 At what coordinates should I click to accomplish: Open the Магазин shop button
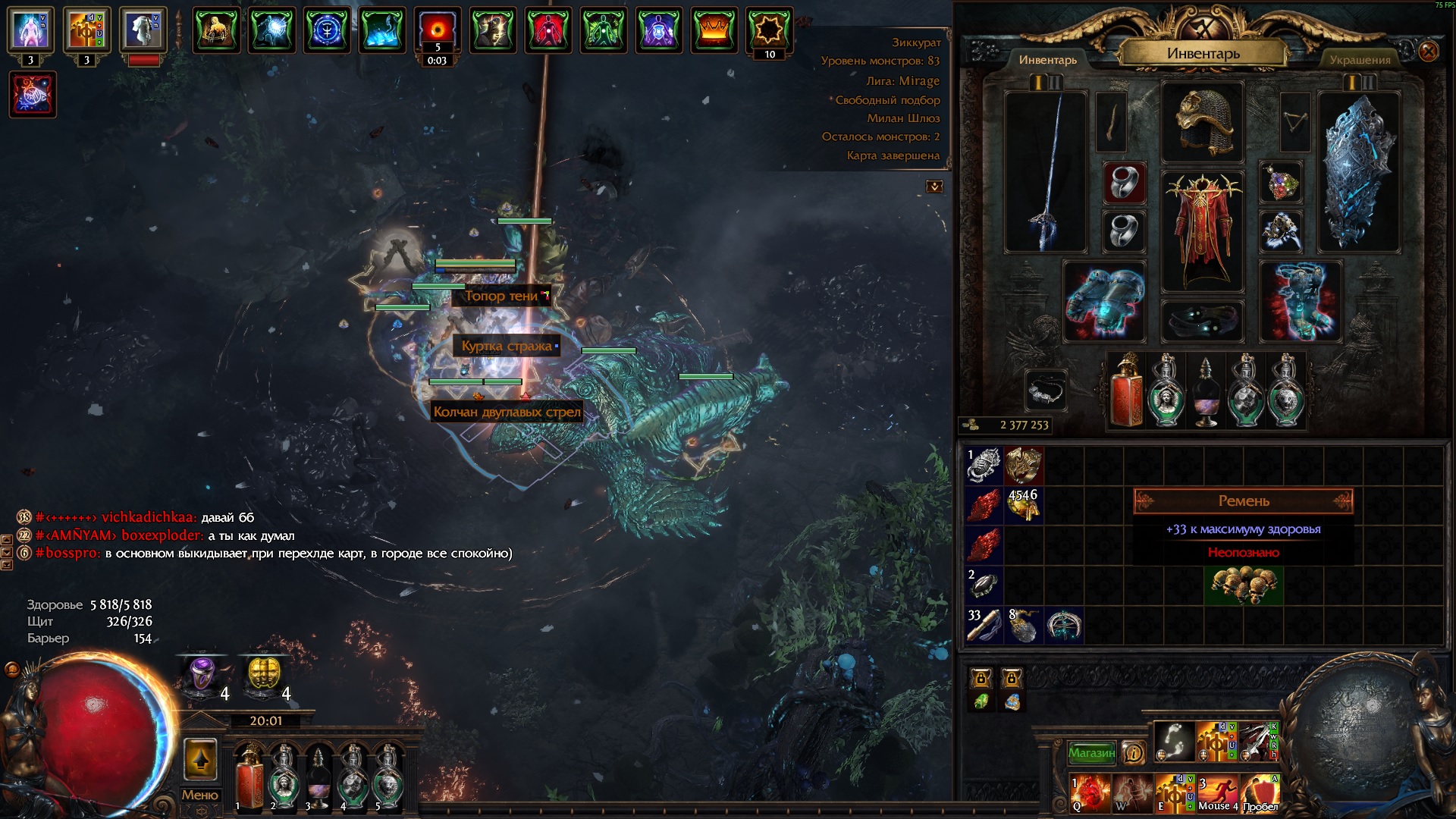[x=1091, y=752]
